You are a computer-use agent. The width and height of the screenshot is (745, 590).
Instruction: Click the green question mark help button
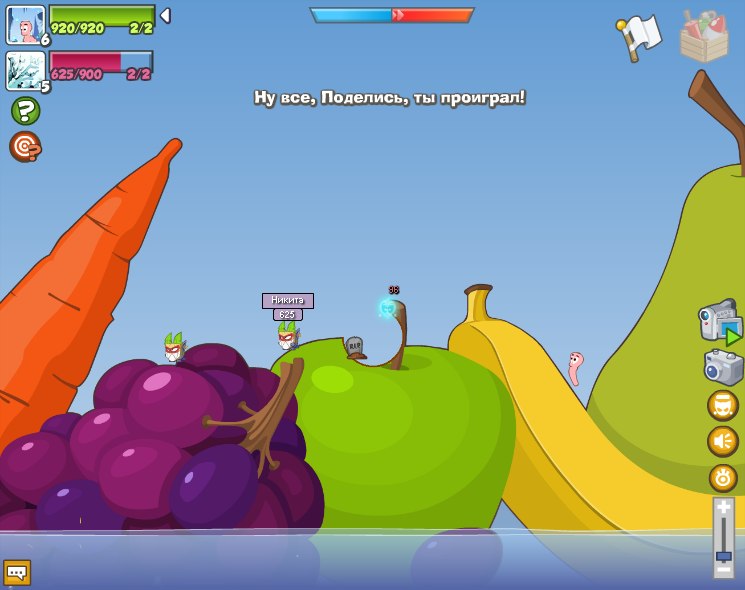point(25,110)
